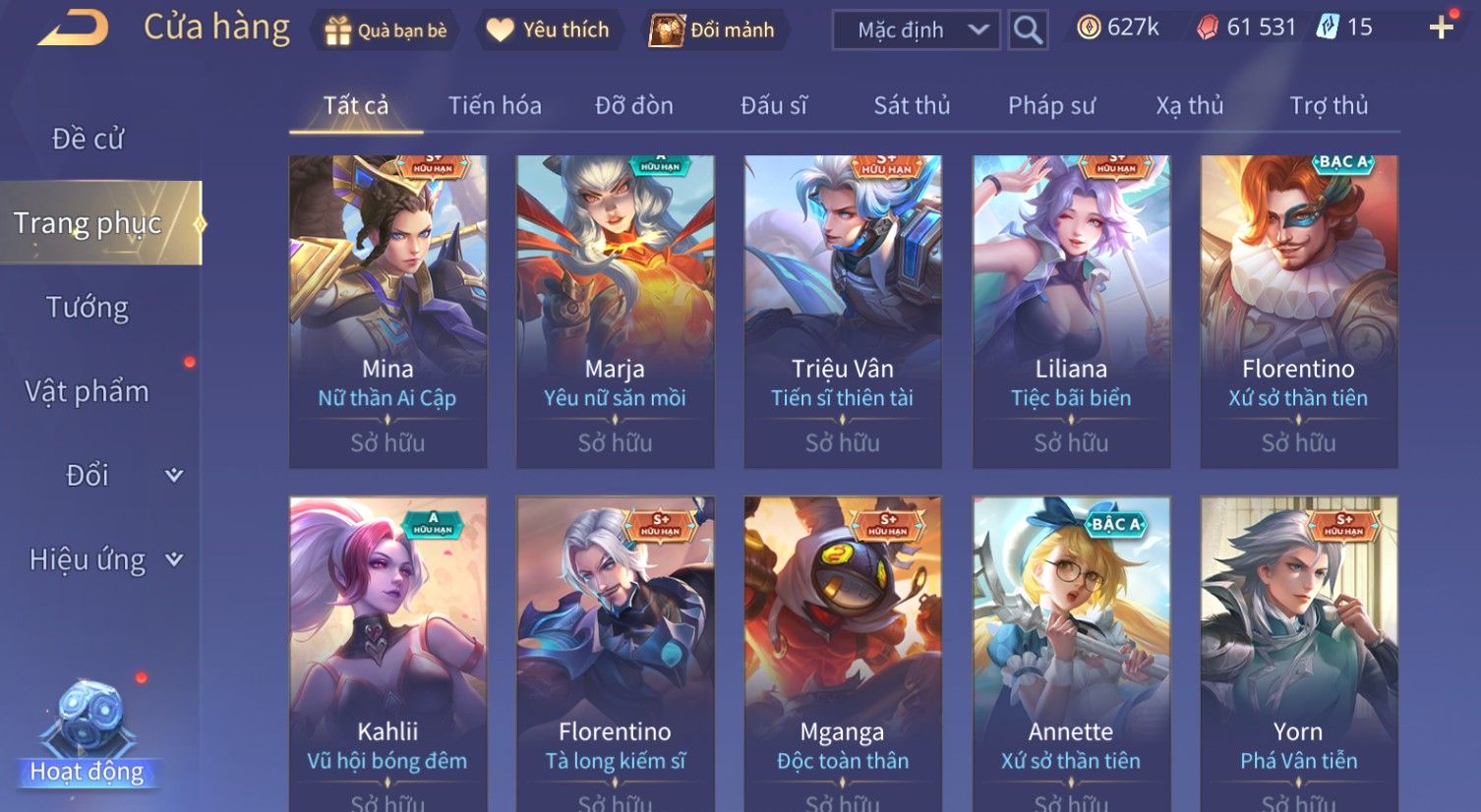Viewport: 1481px width, 812px height.
Task: Add currency with the plus button
Action: pos(1441,29)
